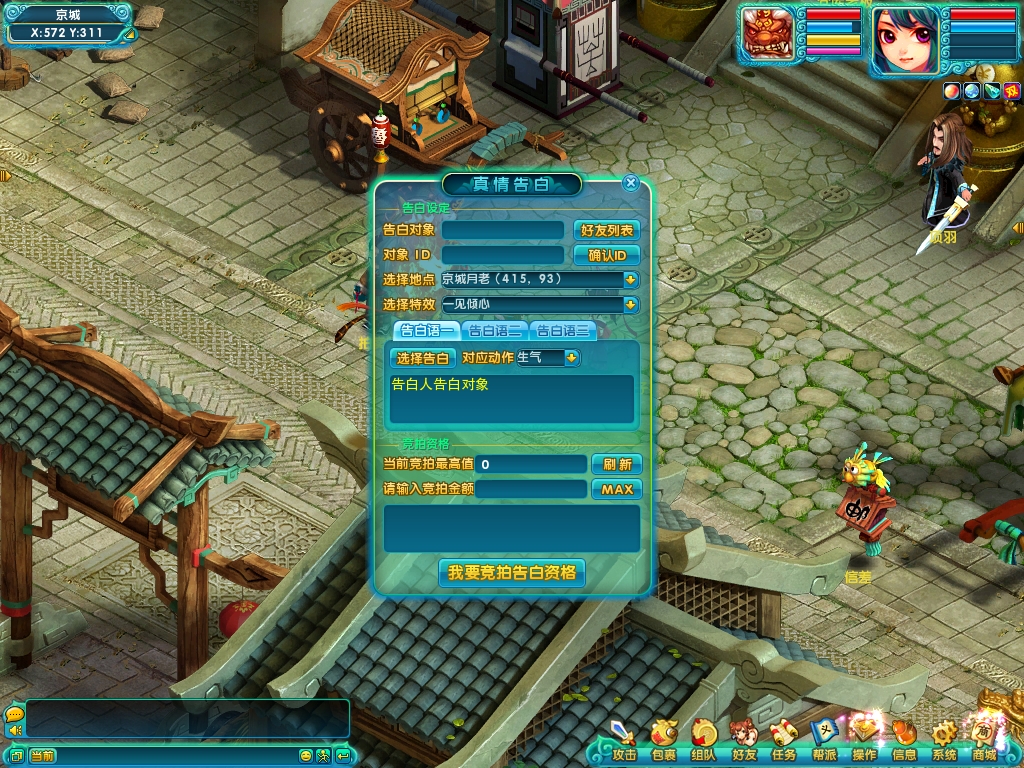Viewport: 1024px width, 768px height.
Task: Open the chat emoji smiley picker
Action: coord(306,755)
